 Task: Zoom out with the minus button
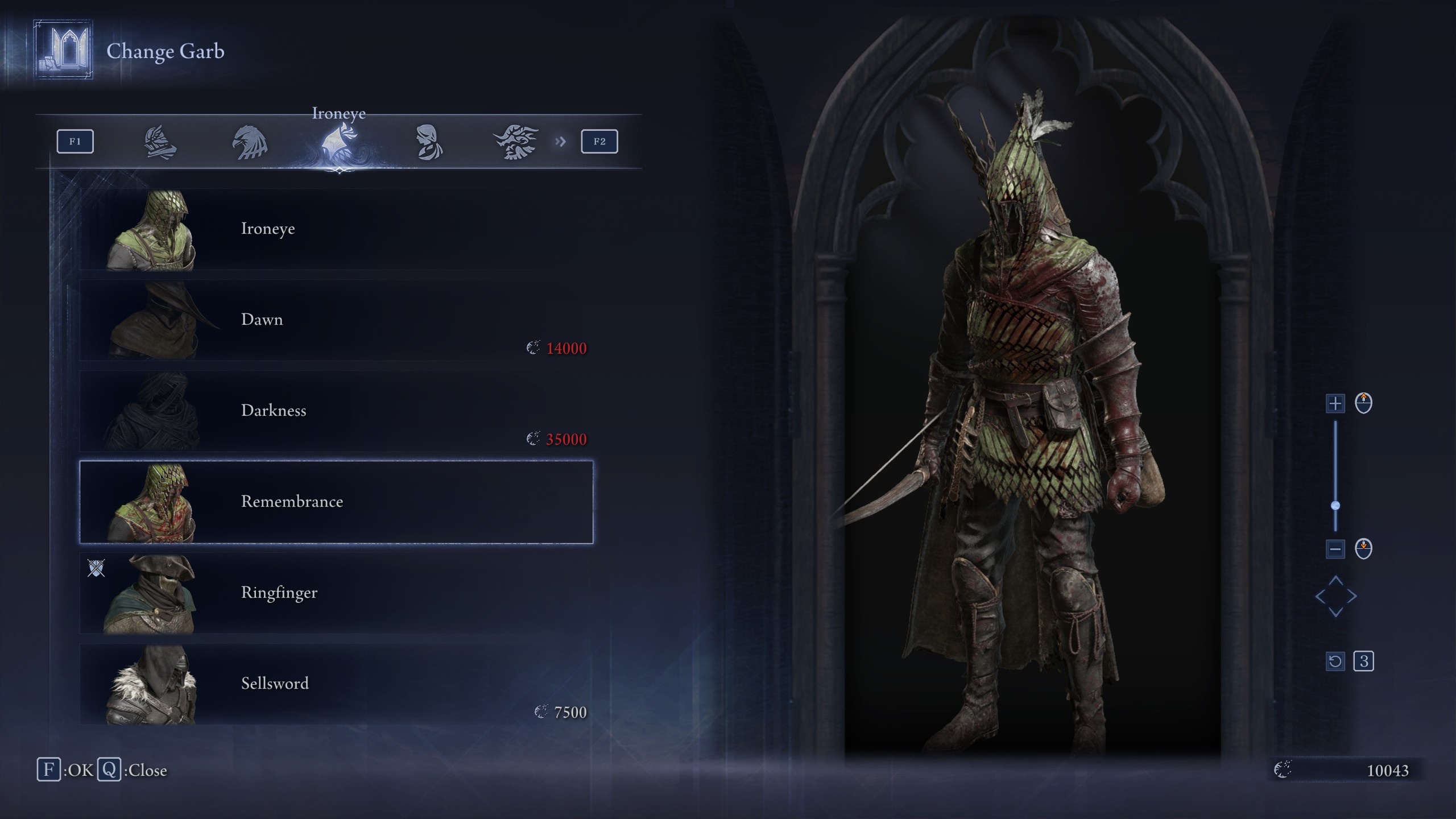point(1335,549)
